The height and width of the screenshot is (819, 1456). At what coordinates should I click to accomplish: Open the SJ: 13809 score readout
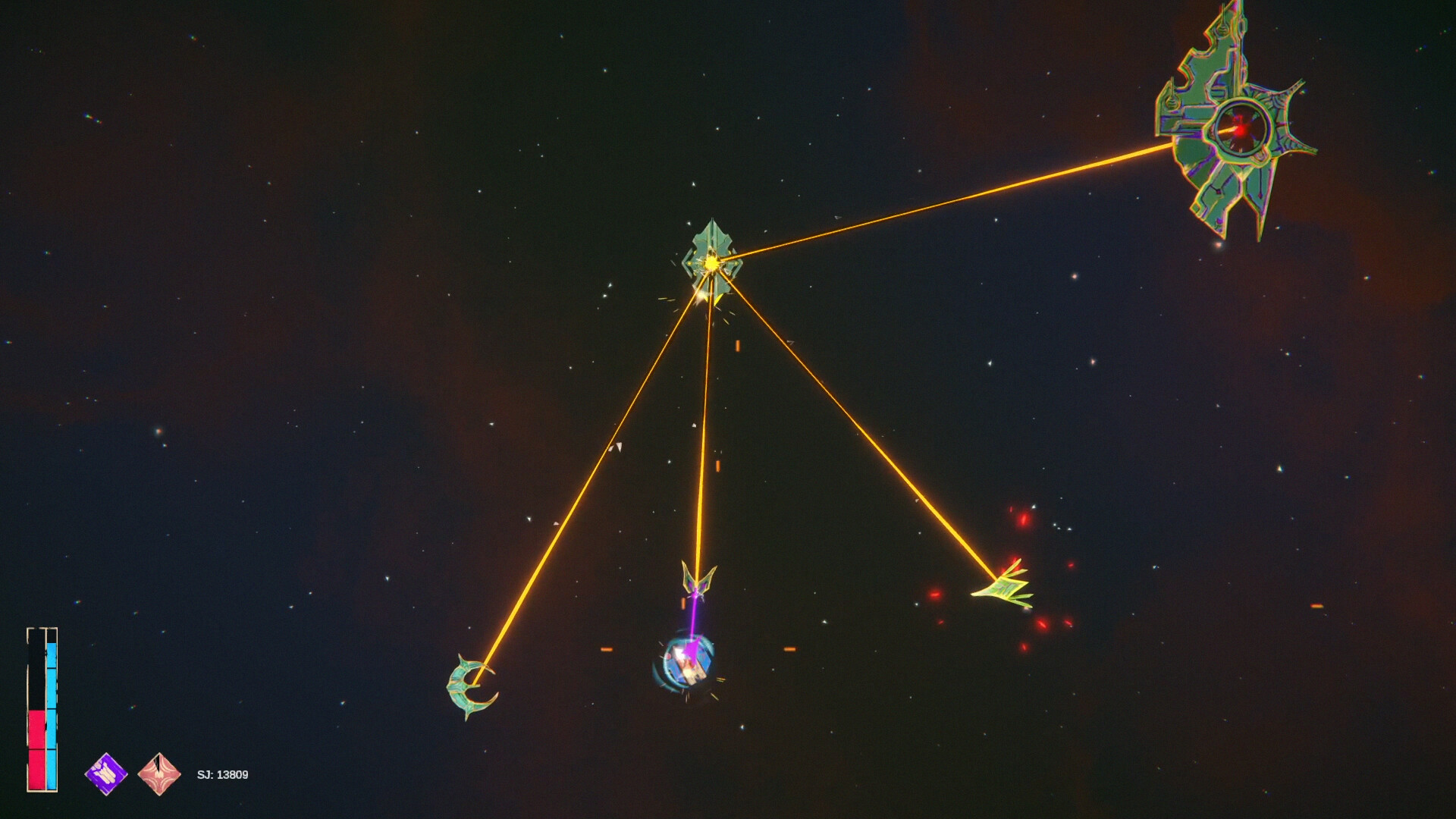[222, 774]
